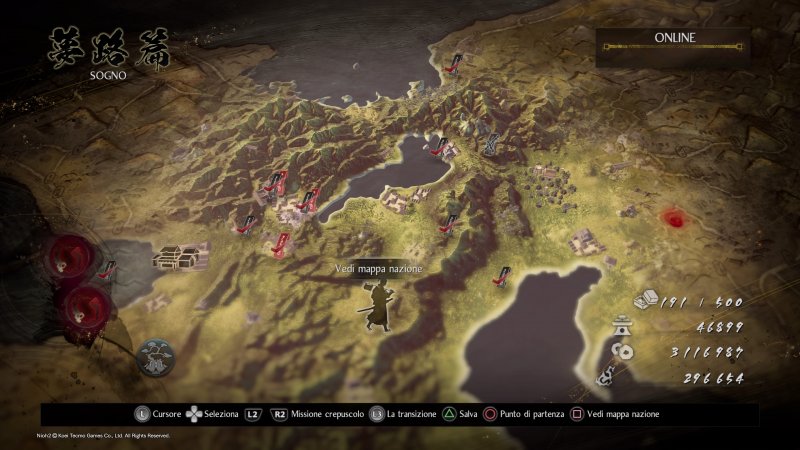The height and width of the screenshot is (450, 800).
Task: Select the red banner beside the building compound
Action: point(108,270)
